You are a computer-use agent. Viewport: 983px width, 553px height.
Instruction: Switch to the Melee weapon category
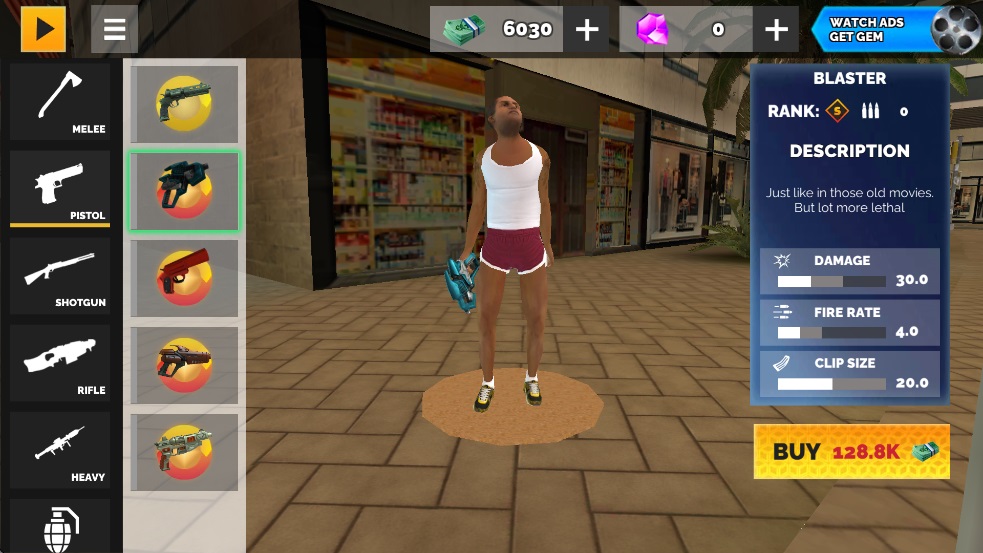tap(60, 103)
